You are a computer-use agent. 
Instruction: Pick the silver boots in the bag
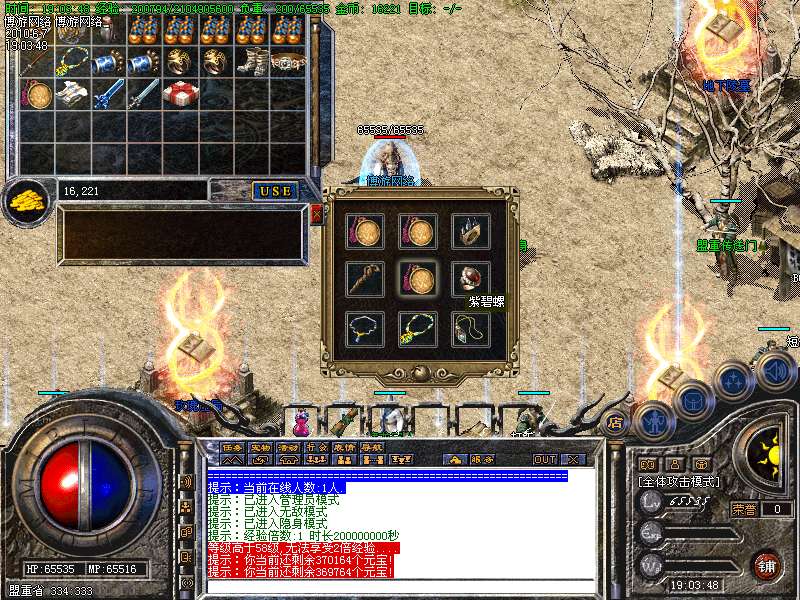click(x=253, y=62)
